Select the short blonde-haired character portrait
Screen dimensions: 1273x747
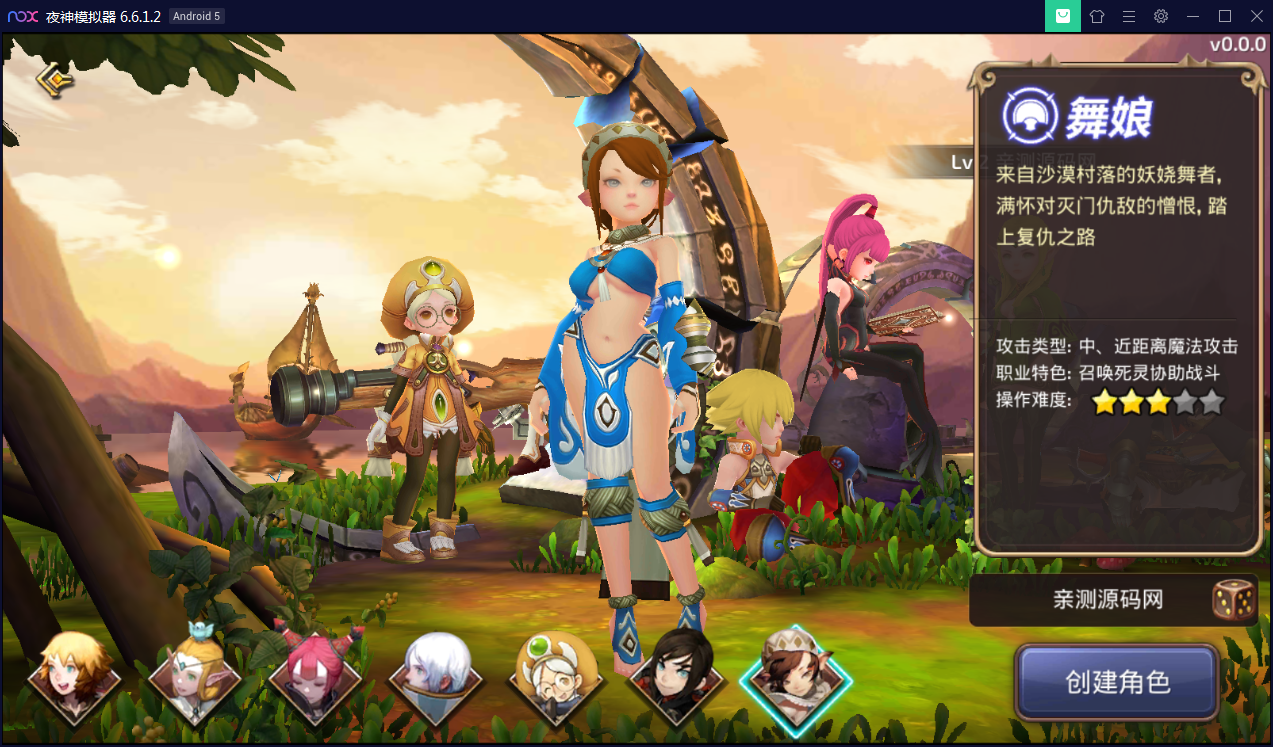(73, 678)
